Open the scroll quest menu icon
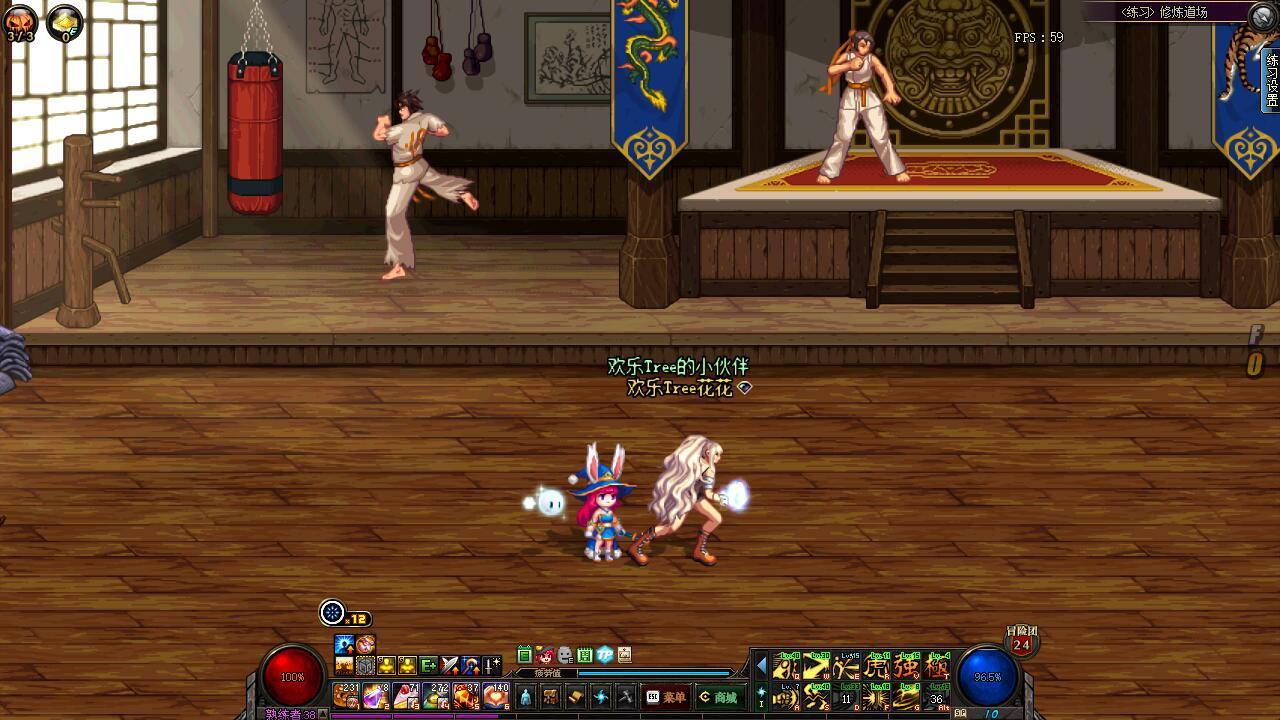This screenshot has height=720, width=1280. (x=576, y=697)
